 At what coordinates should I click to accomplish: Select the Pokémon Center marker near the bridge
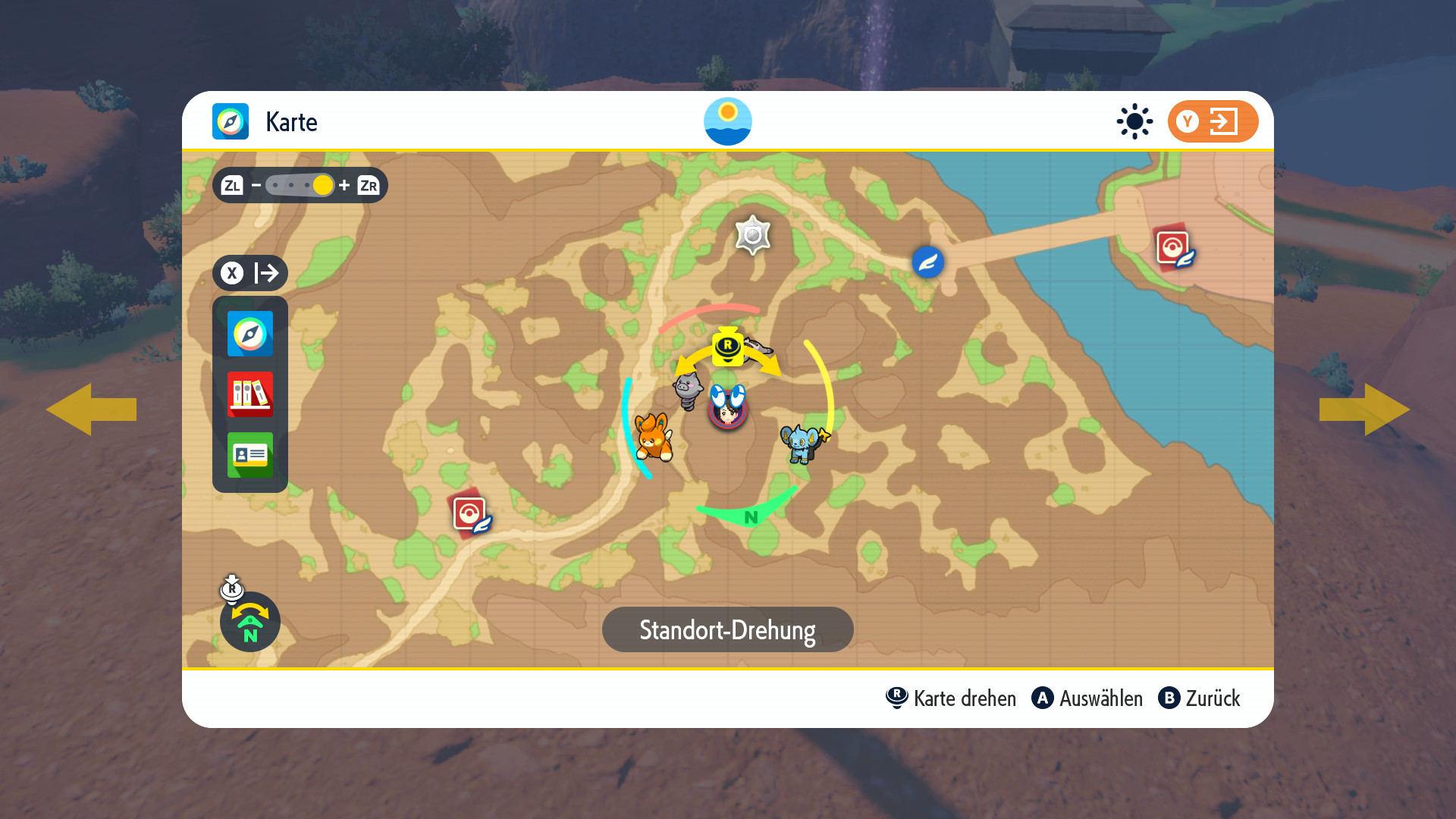[x=1173, y=247]
